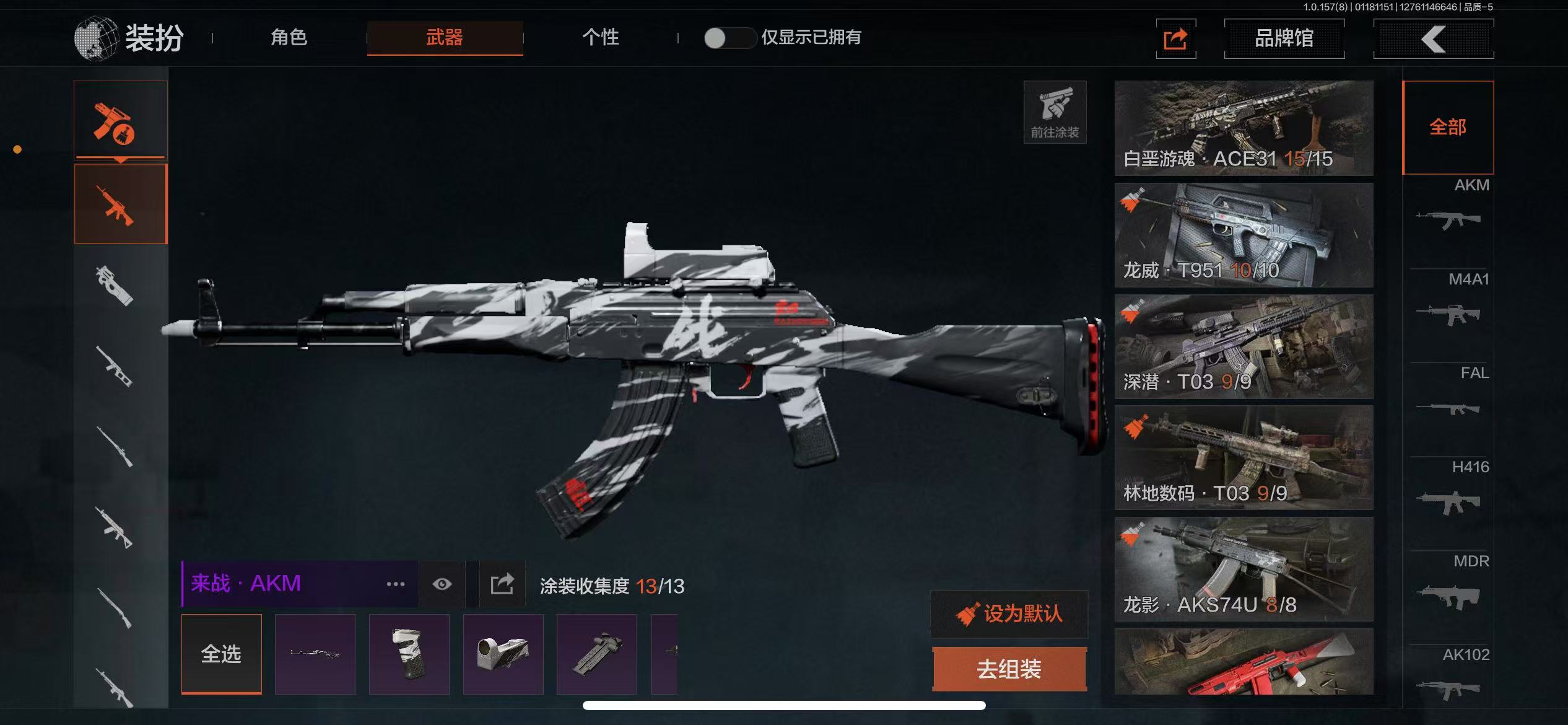Select the 白垩游魂 ACE31 skin
The image size is (1568, 725).
click(x=1244, y=128)
